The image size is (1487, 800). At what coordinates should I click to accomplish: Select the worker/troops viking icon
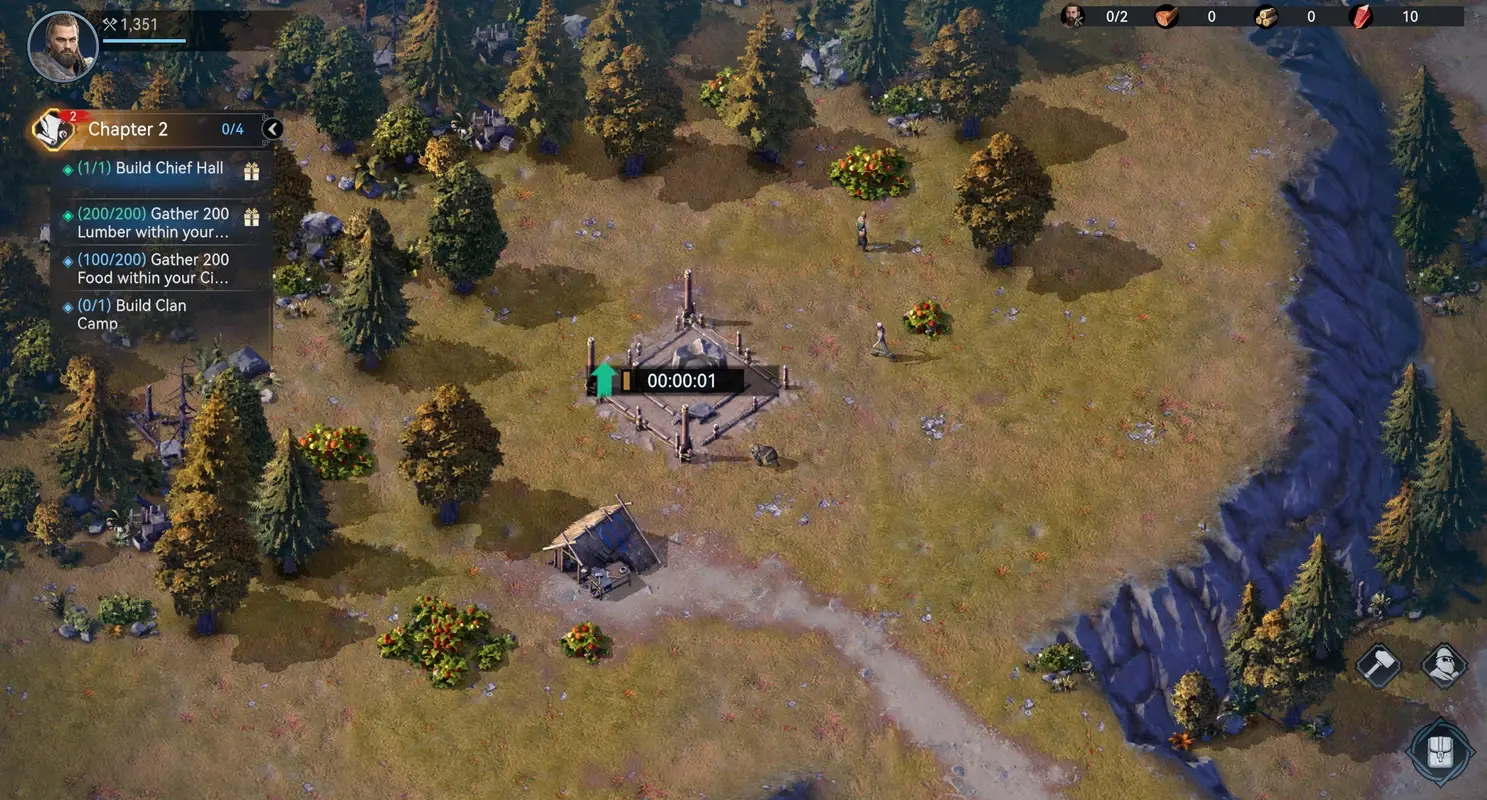(x=1443, y=664)
